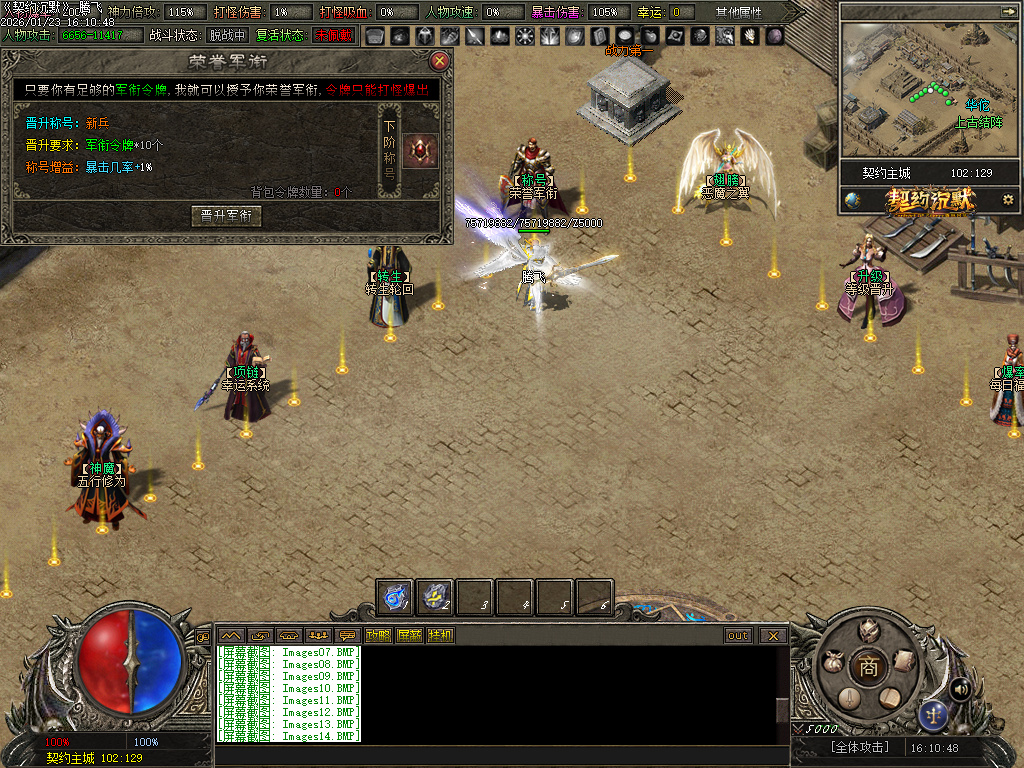
Task: Open the 攻略 guide tab in chat
Action: click(x=378, y=635)
